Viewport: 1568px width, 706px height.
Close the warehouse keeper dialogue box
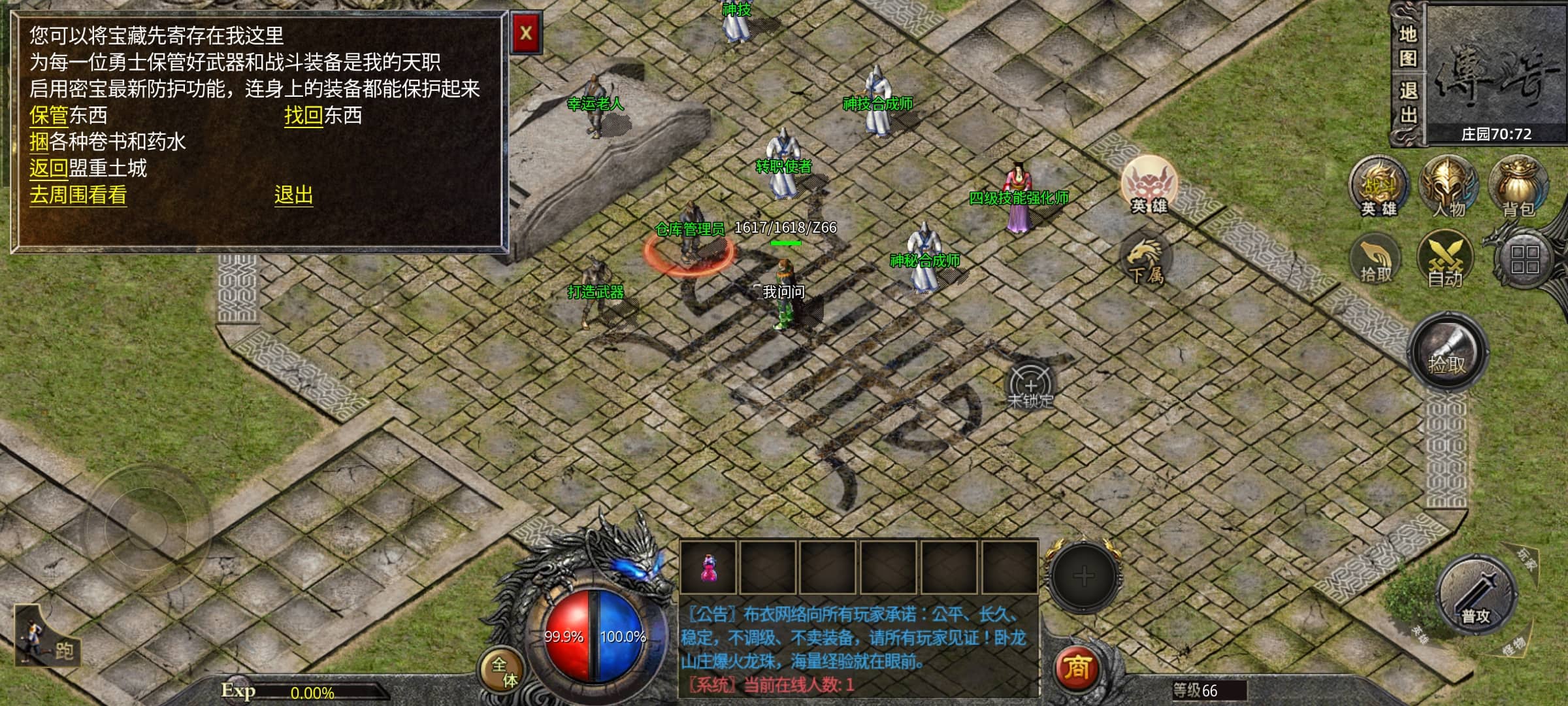coord(526,33)
